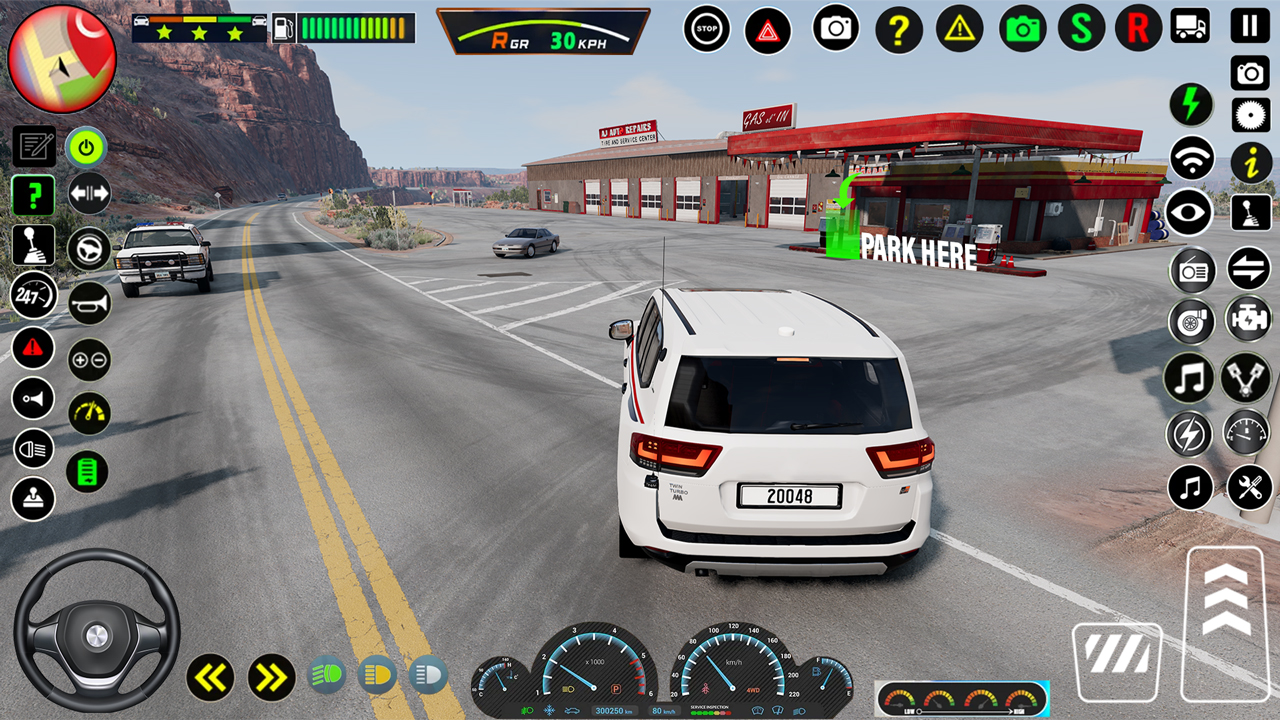Click the yellow info button

(x=1251, y=162)
